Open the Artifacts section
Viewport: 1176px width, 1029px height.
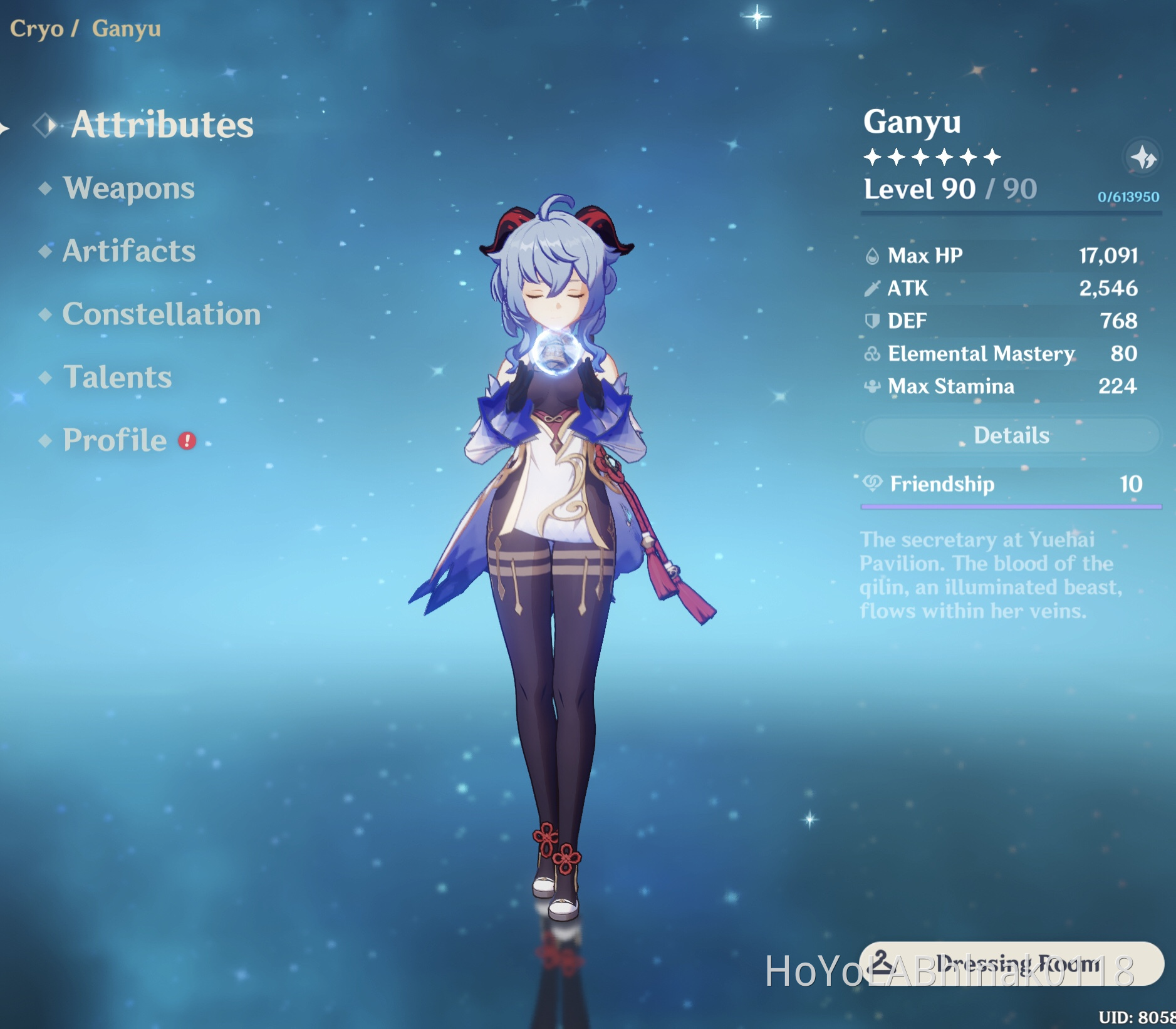pos(128,252)
